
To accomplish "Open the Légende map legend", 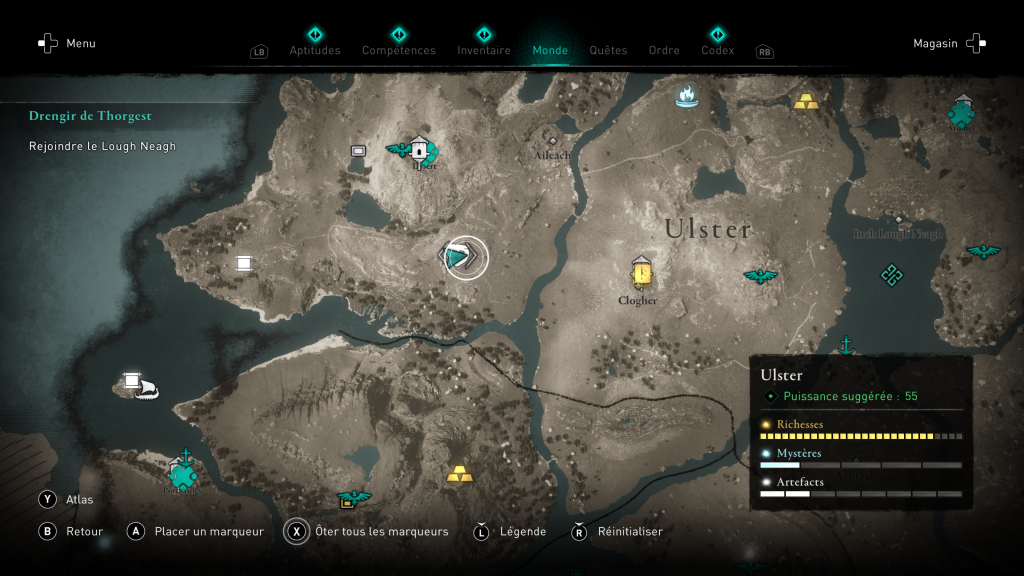I will click(522, 531).
